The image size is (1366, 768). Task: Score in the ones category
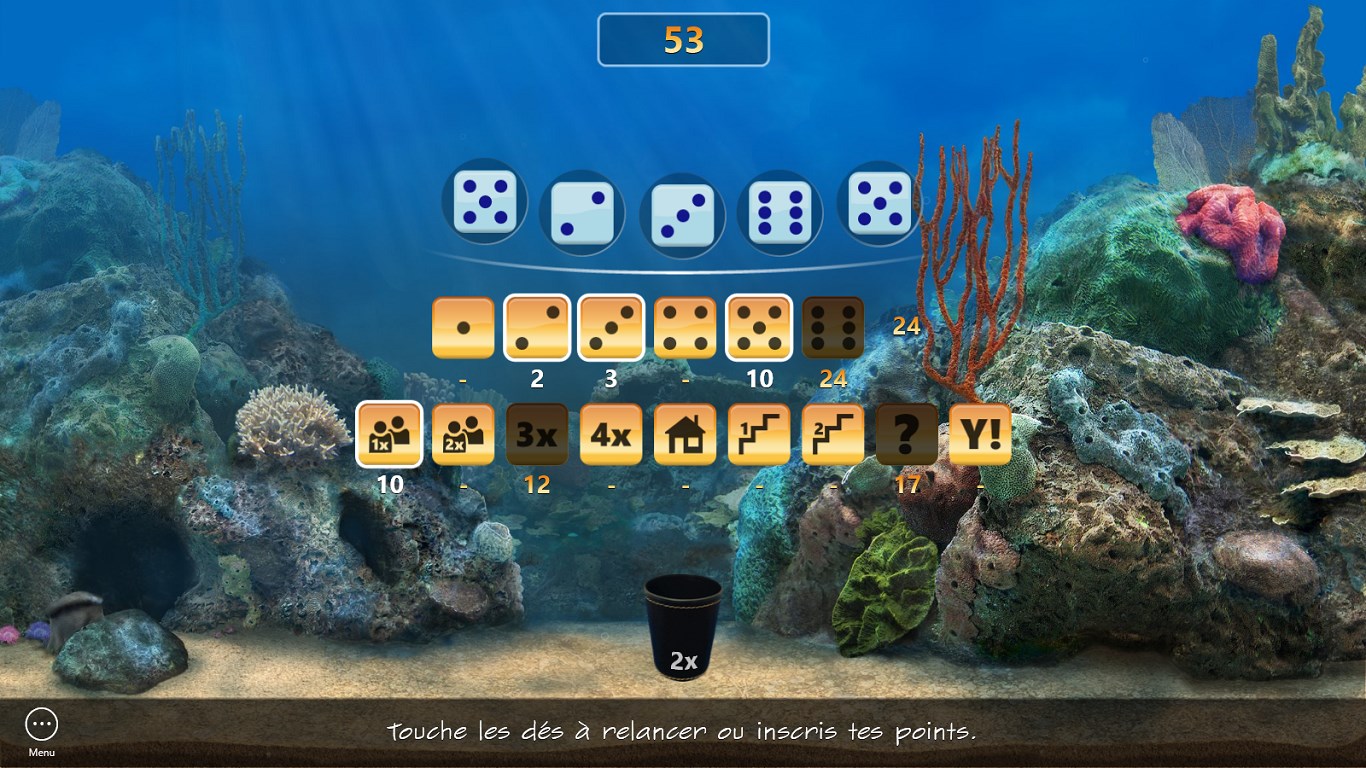[463, 328]
